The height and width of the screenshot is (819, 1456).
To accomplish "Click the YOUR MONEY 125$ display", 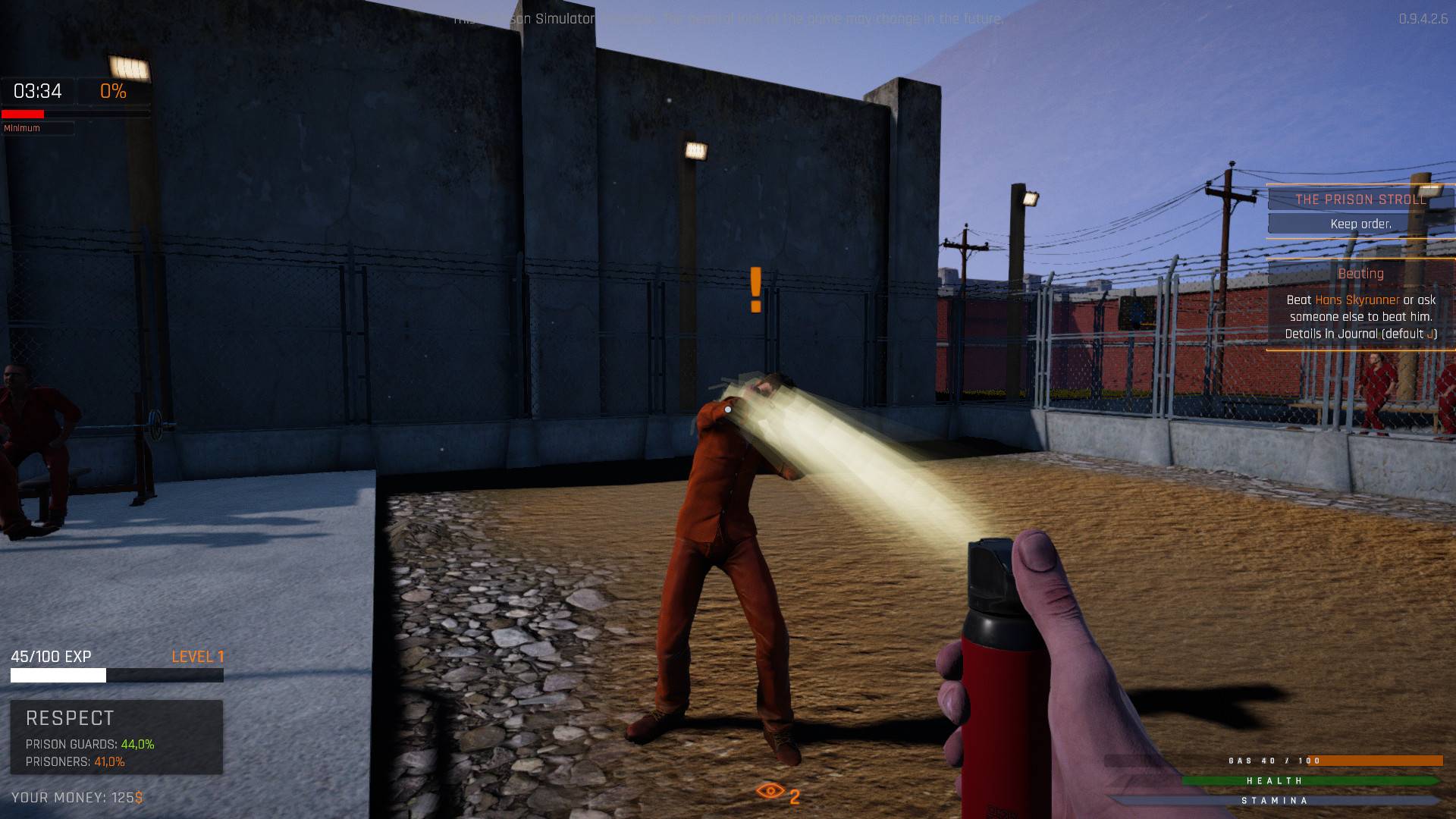I will pos(76,798).
